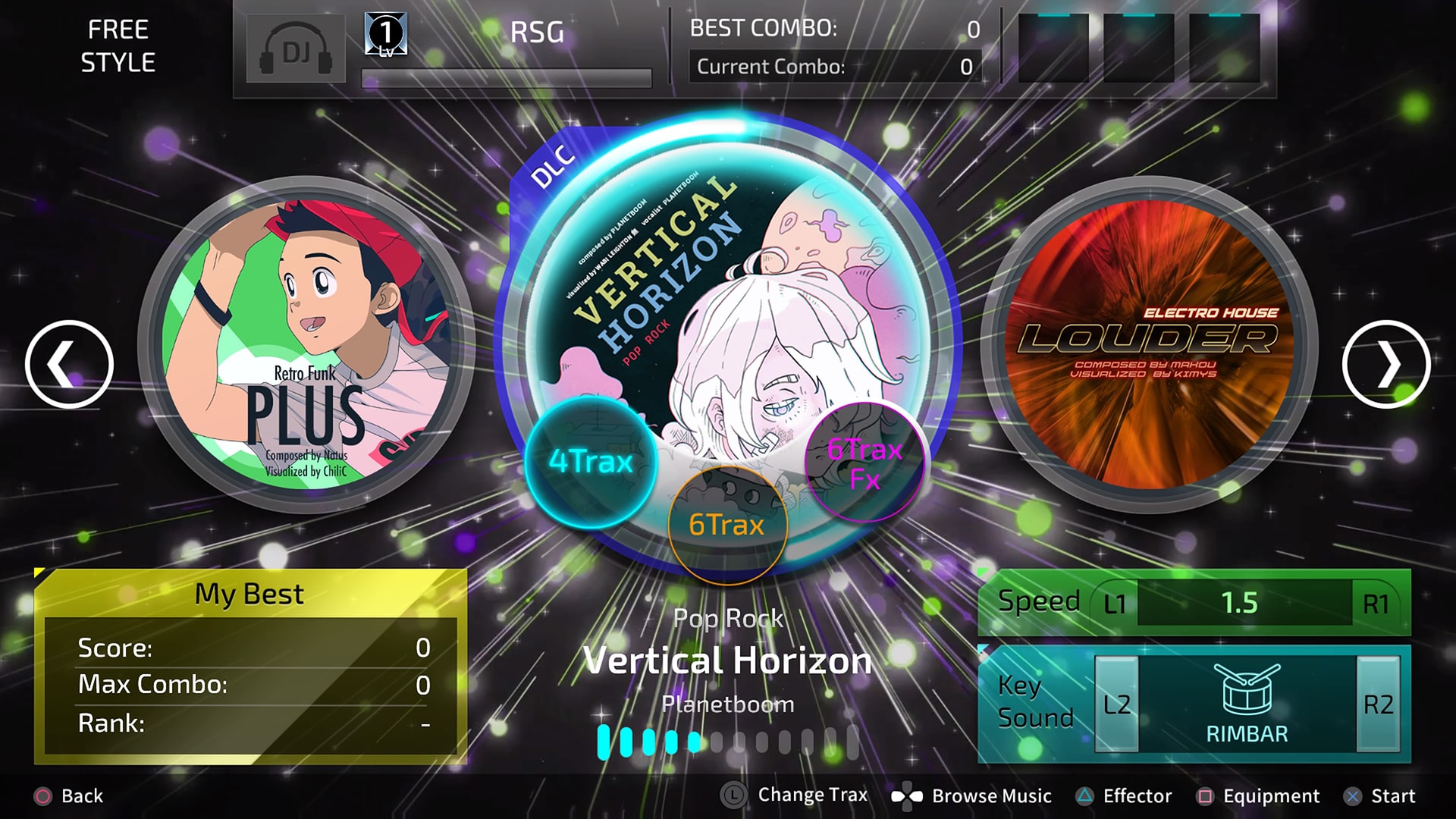
Task: Switch to the previous key sound with L2
Action: (x=1116, y=704)
